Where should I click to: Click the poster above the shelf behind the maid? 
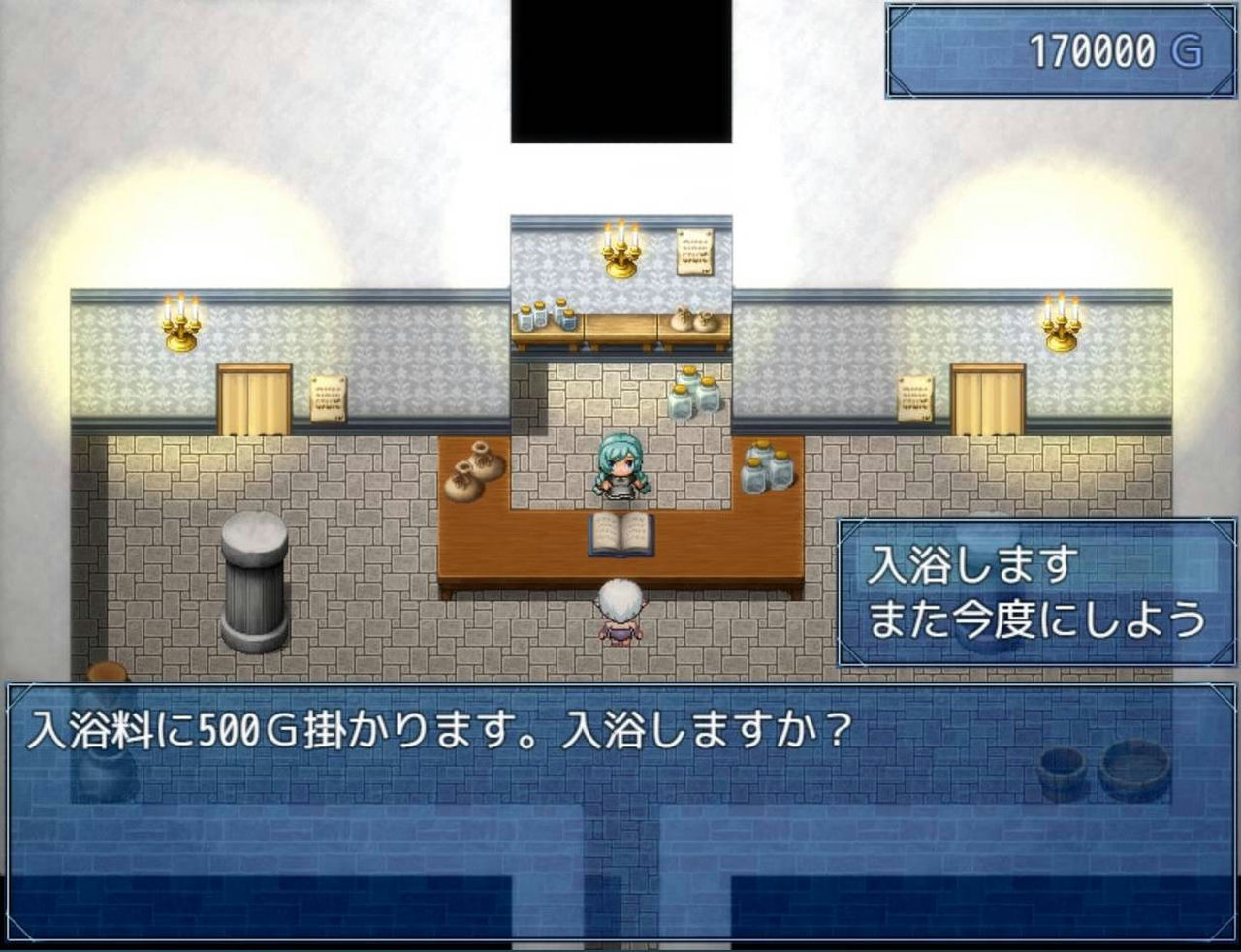click(692, 252)
